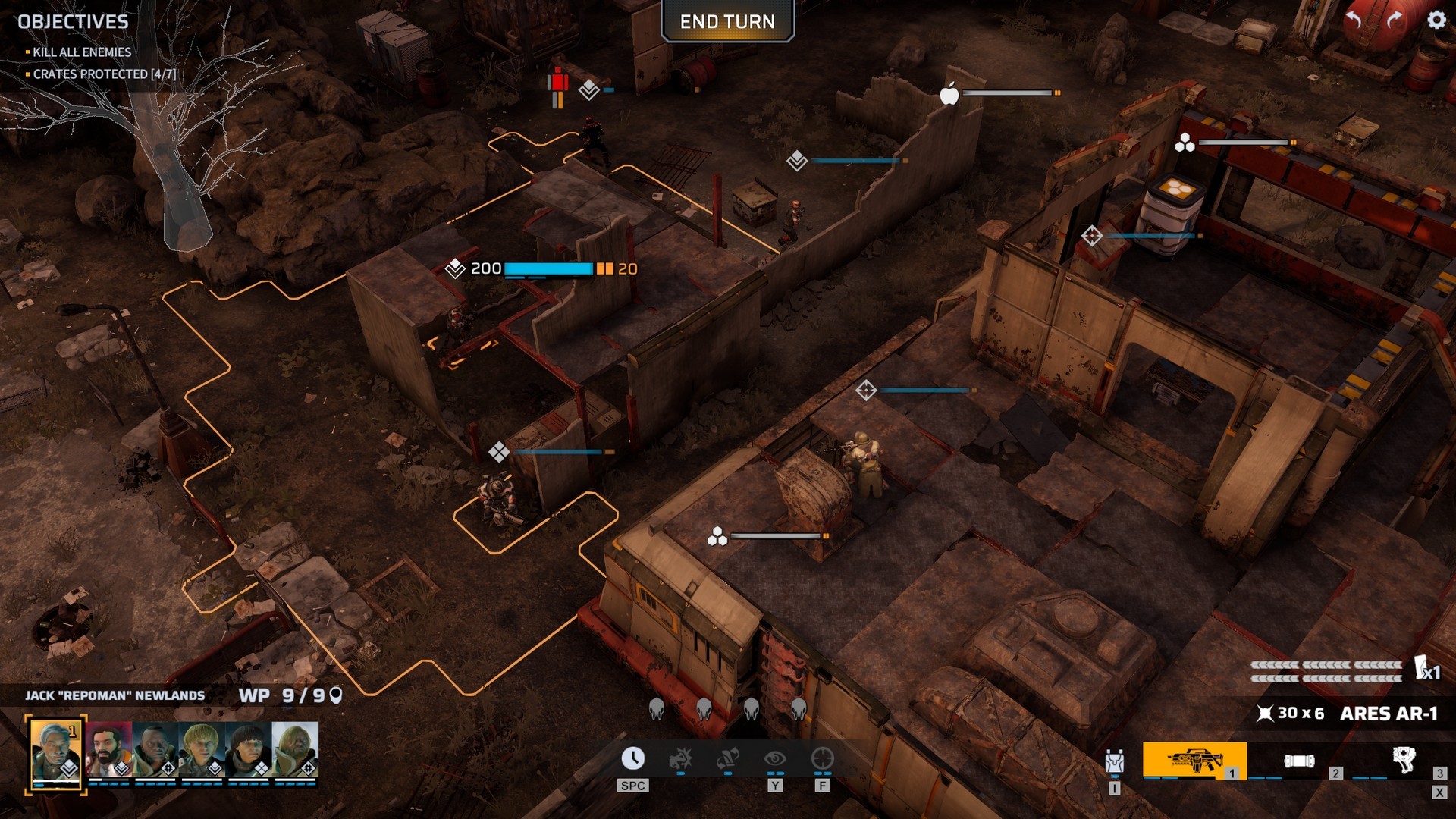Open settings with the gear icon
The height and width of the screenshot is (819, 1456).
1436,20
